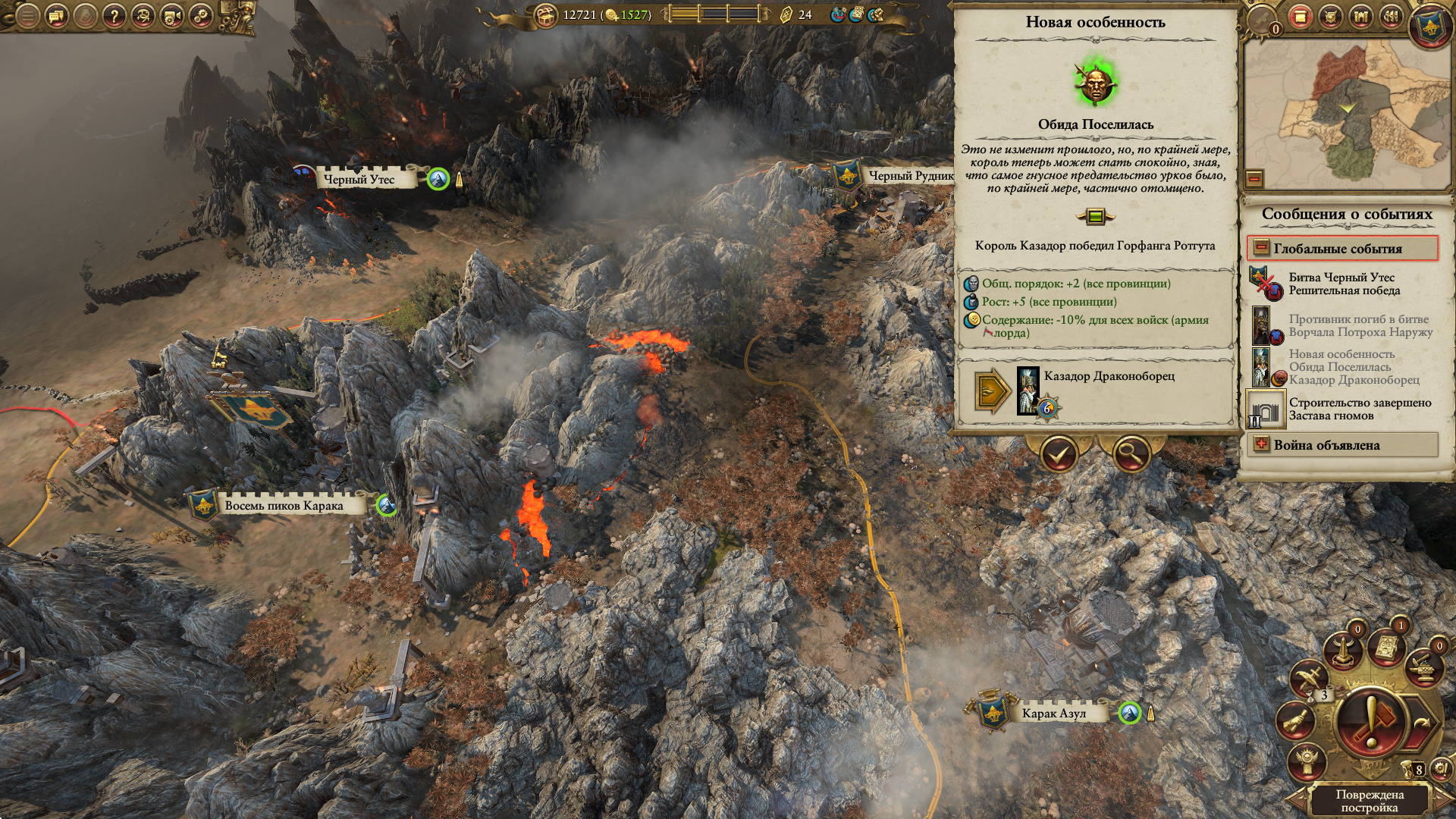Open the Битва Черный Утес battle report

pos(1342,284)
